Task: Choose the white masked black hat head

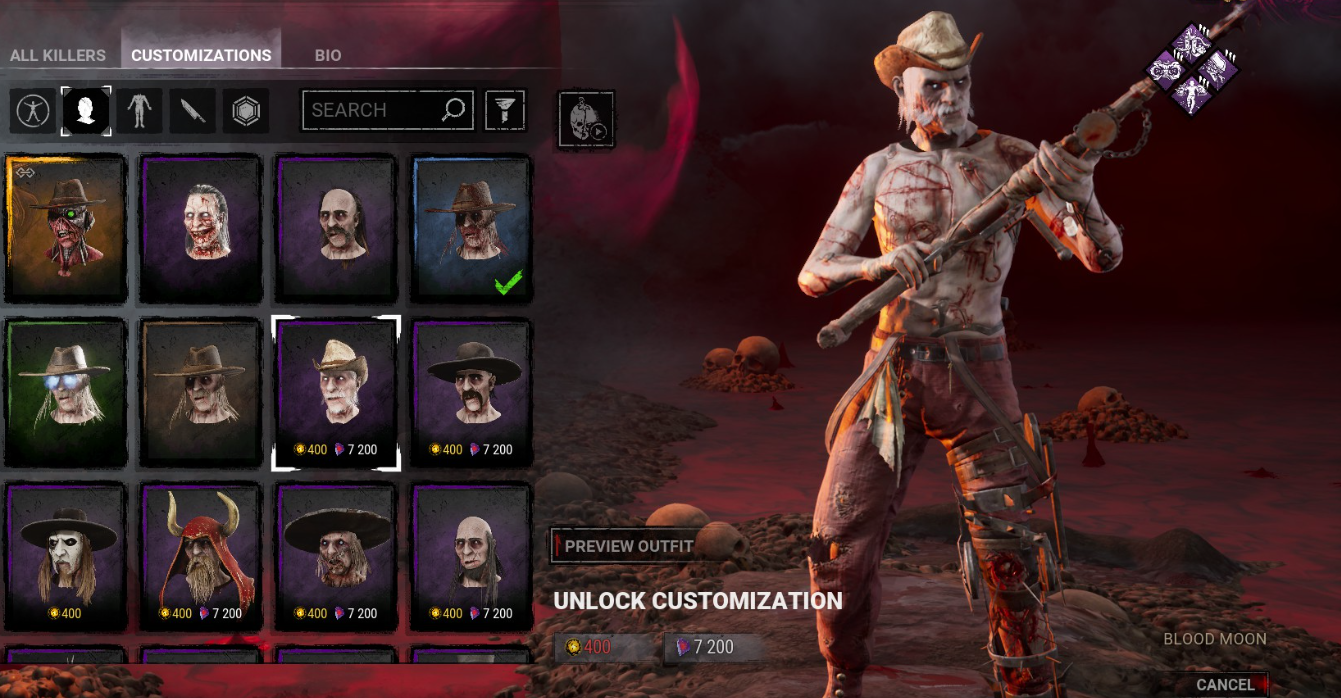Action: pos(66,555)
